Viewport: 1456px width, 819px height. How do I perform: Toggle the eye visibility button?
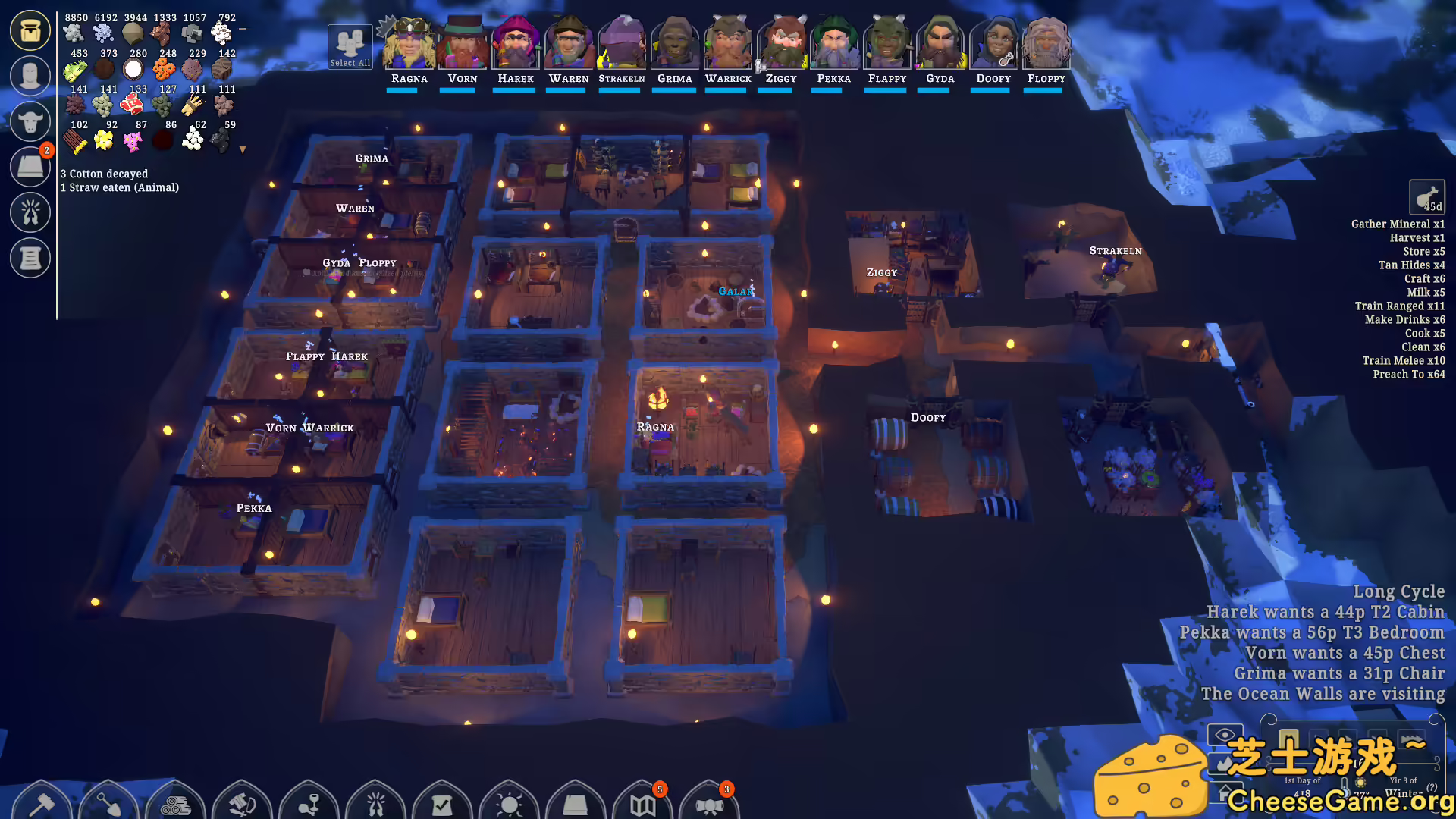pyautogui.click(x=1224, y=735)
